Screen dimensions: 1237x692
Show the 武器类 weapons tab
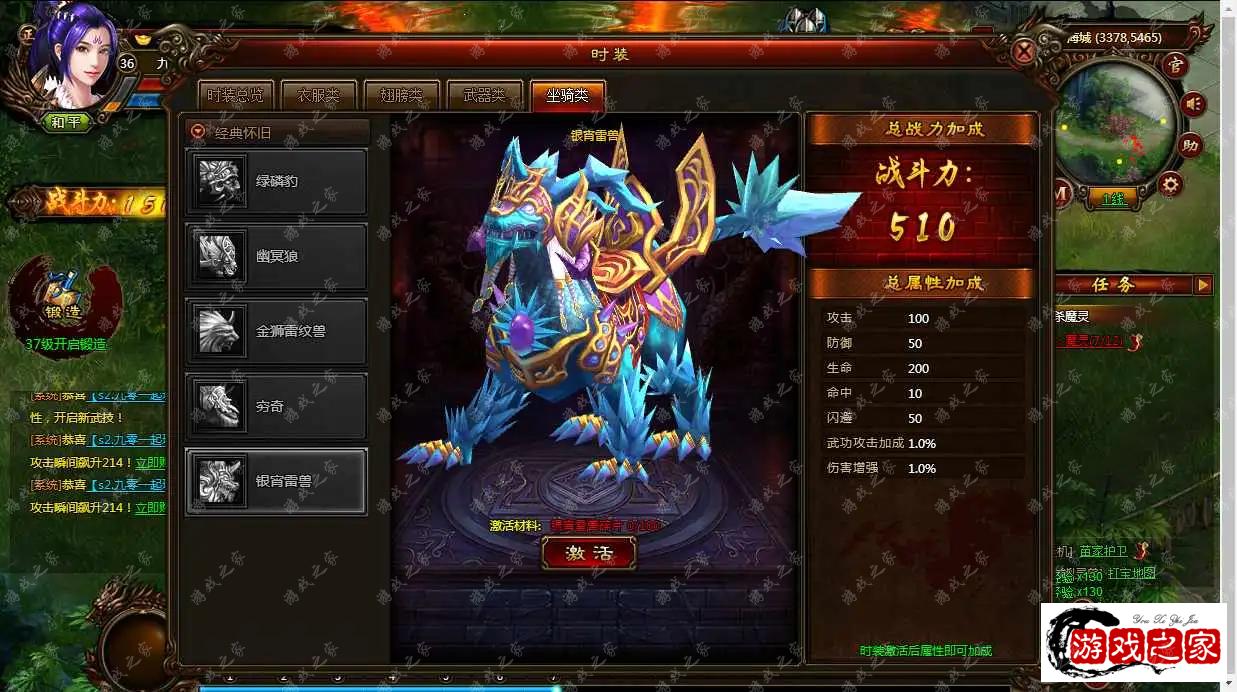point(484,96)
